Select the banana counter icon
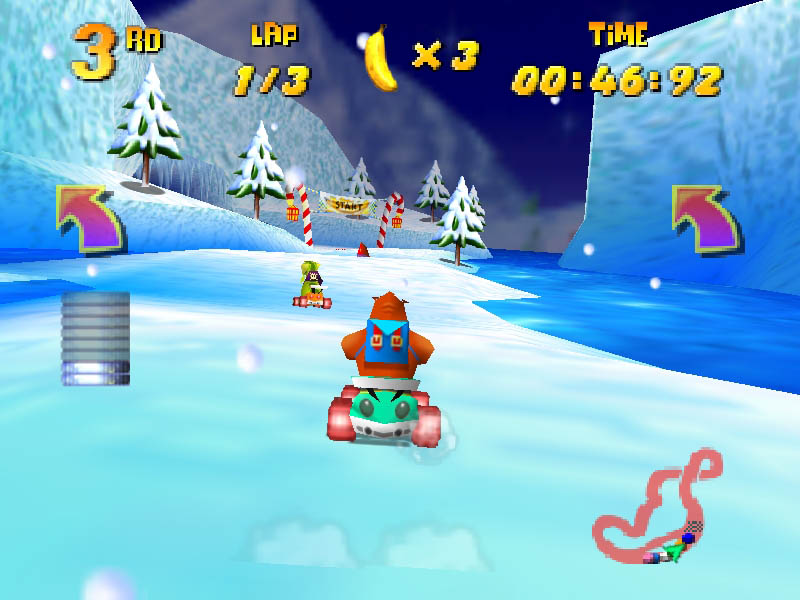The image size is (800, 600). click(380, 59)
